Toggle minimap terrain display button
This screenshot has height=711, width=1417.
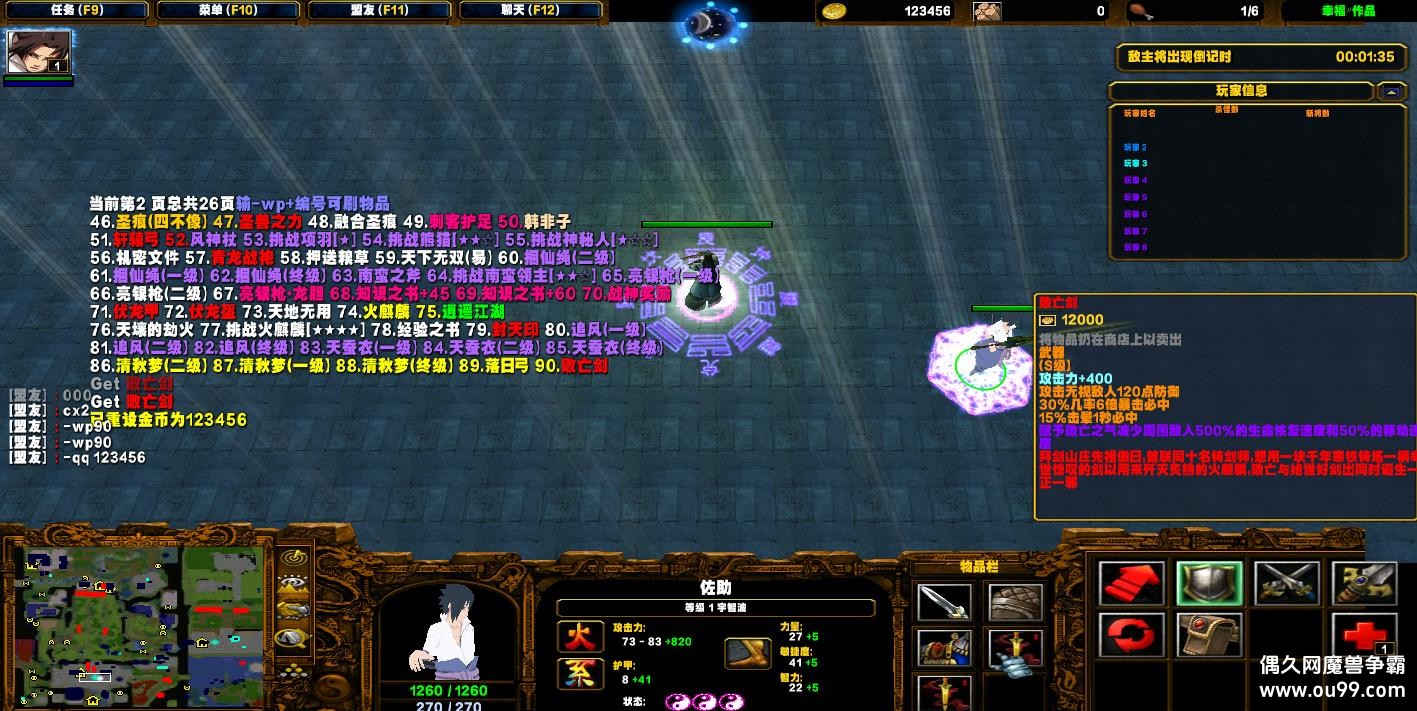tap(292, 584)
